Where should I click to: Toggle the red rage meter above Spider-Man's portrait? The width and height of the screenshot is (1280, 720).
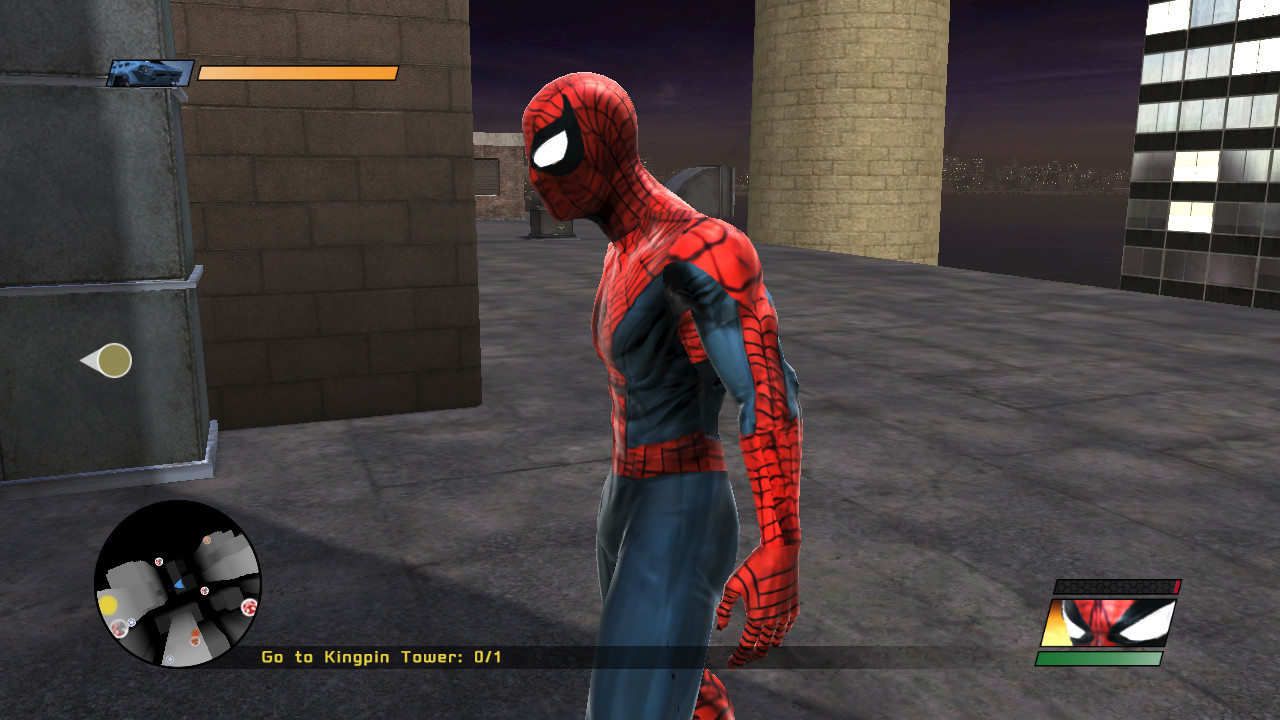click(1176, 585)
